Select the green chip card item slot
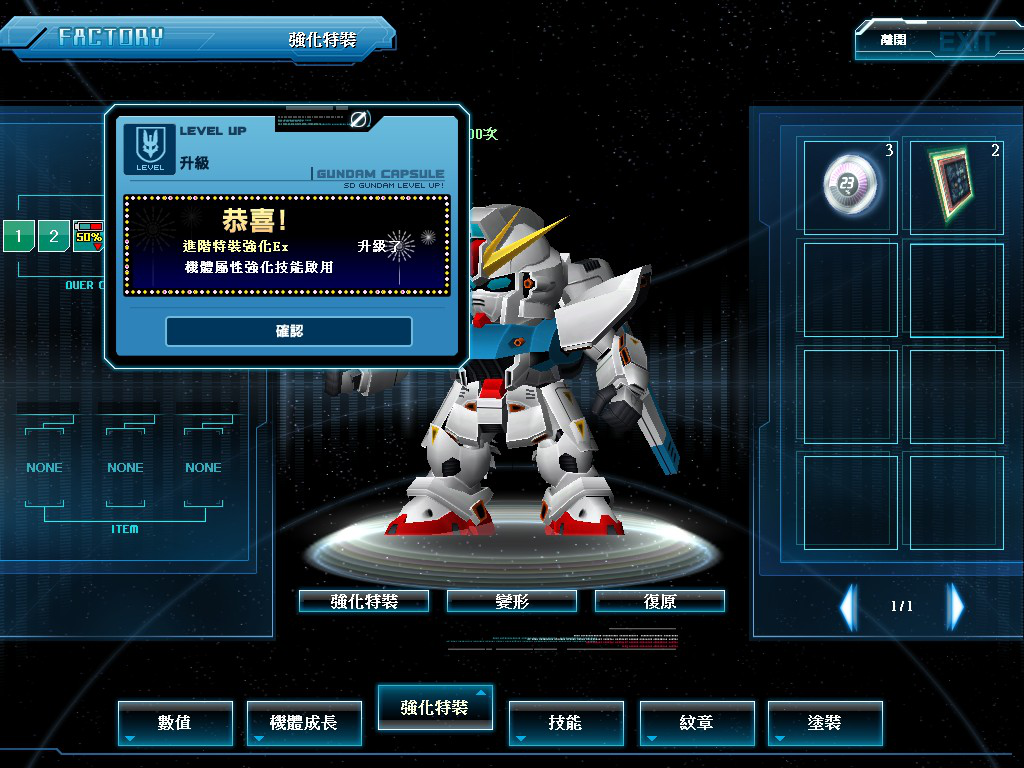The height and width of the screenshot is (768, 1024). point(955,186)
